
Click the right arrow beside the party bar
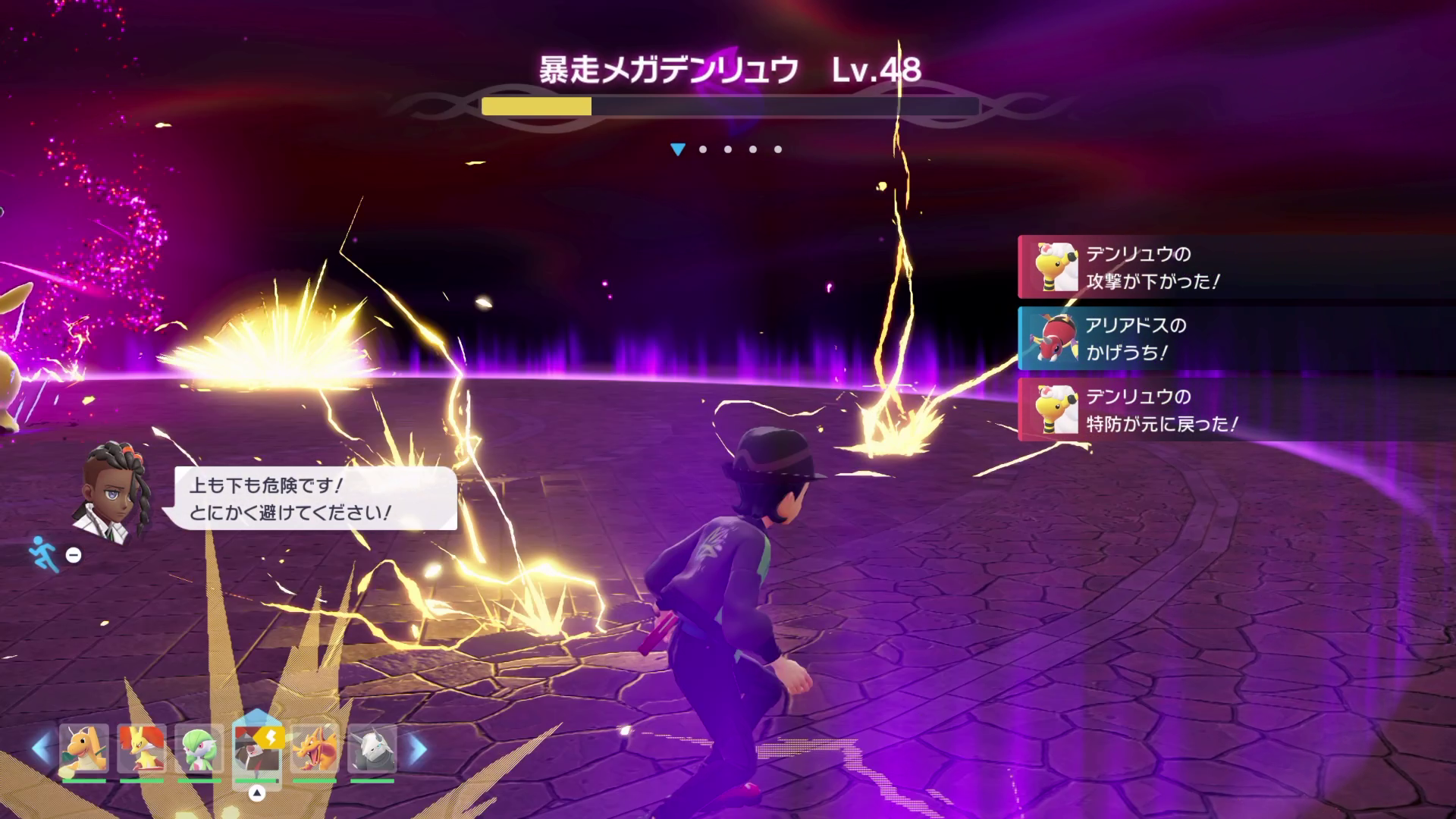(x=417, y=749)
